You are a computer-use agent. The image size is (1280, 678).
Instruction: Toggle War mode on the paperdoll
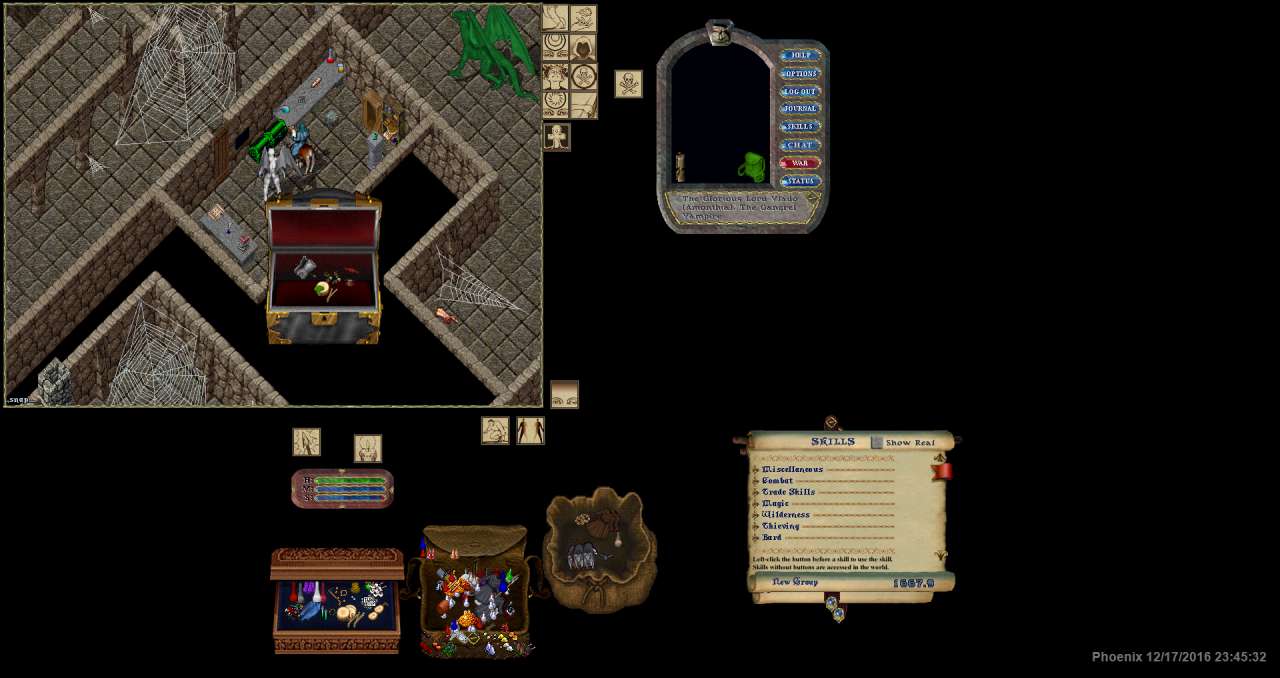tap(799, 163)
